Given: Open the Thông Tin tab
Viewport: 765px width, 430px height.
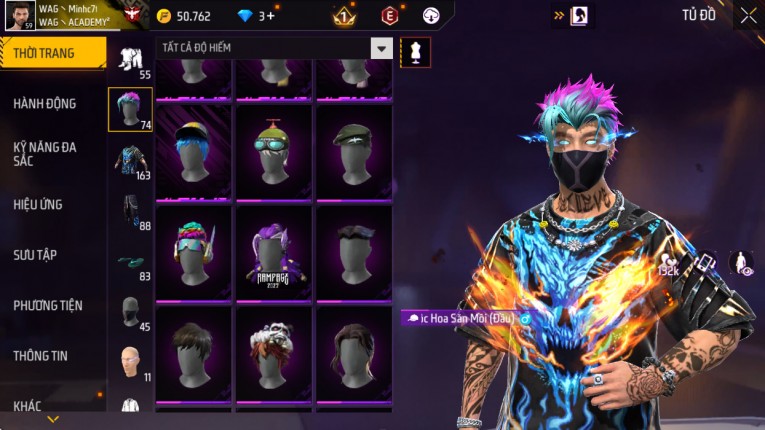Looking at the screenshot, I should pos(40,355).
